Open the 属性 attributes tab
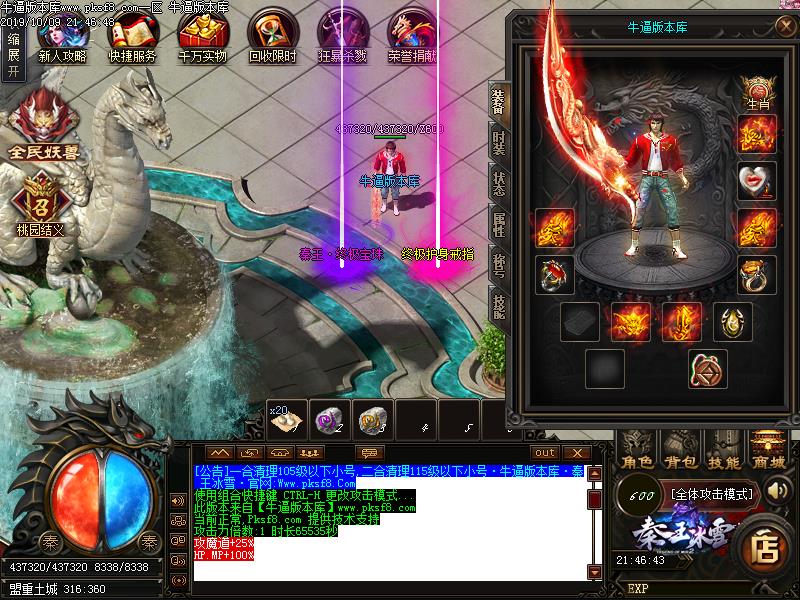This screenshot has width=800, height=600. [x=498, y=225]
